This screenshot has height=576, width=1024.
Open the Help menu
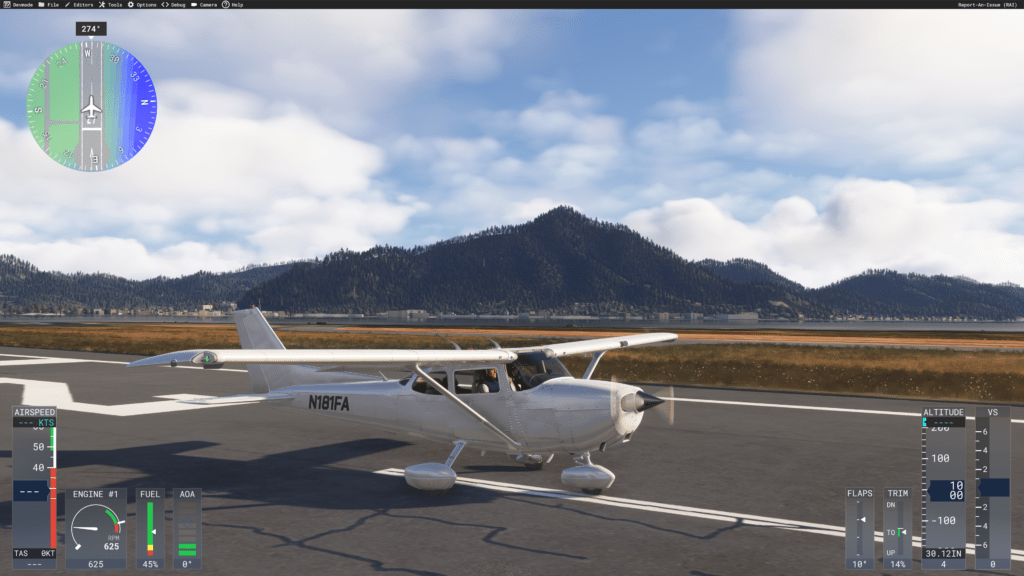pos(236,4)
